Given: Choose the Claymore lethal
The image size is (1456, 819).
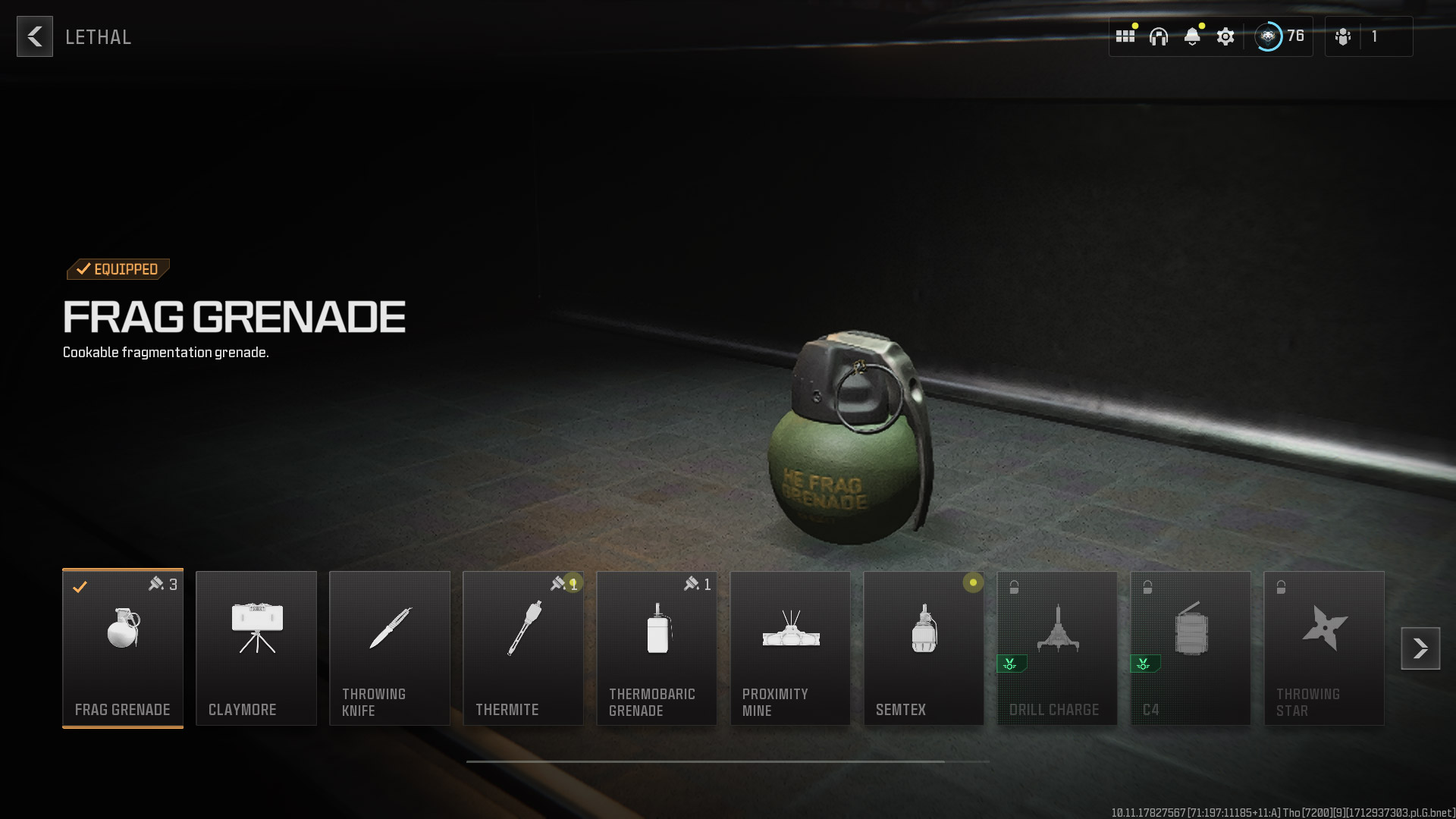Looking at the screenshot, I should point(256,648).
